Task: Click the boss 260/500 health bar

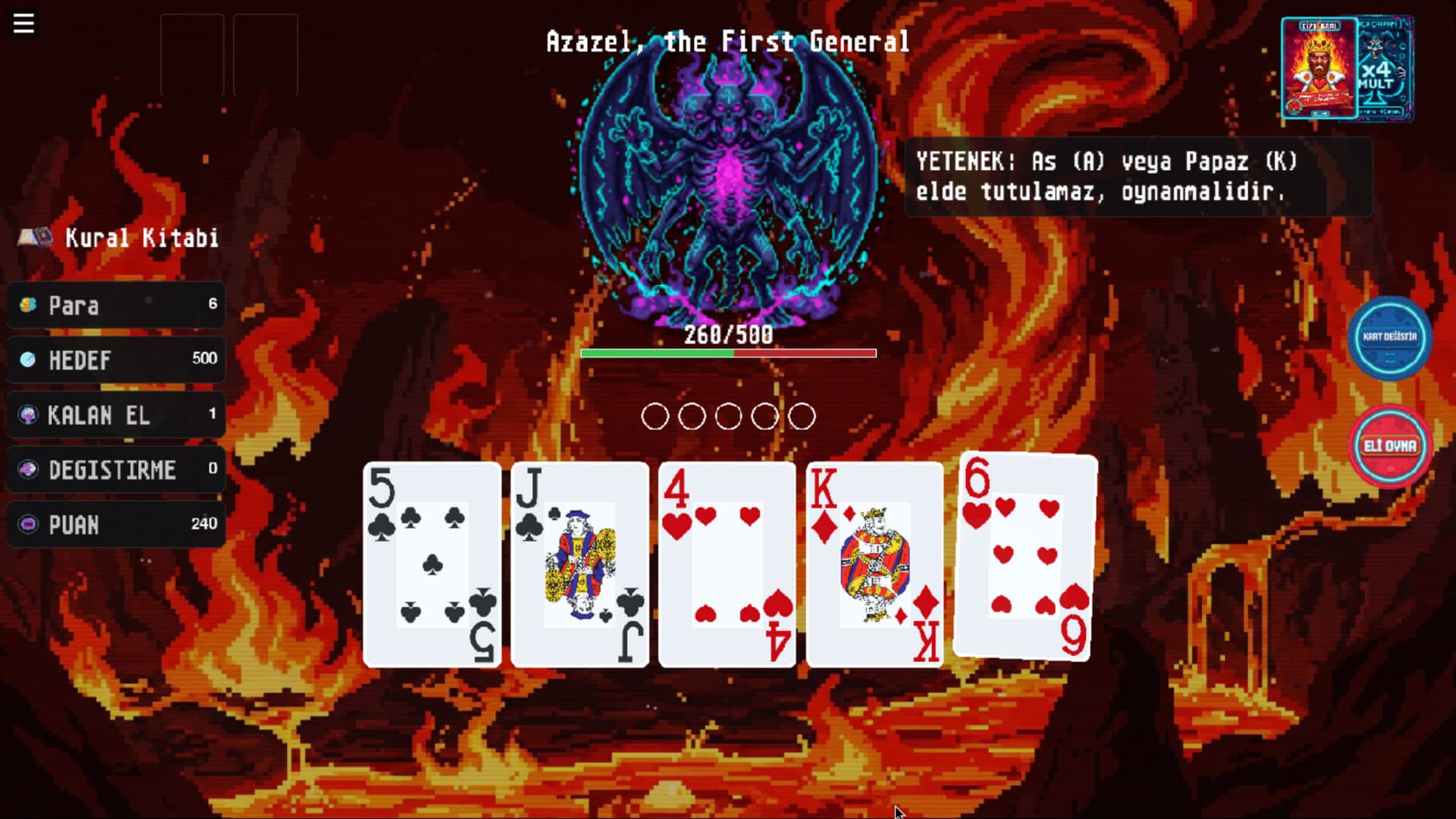Action: coord(728,352)
